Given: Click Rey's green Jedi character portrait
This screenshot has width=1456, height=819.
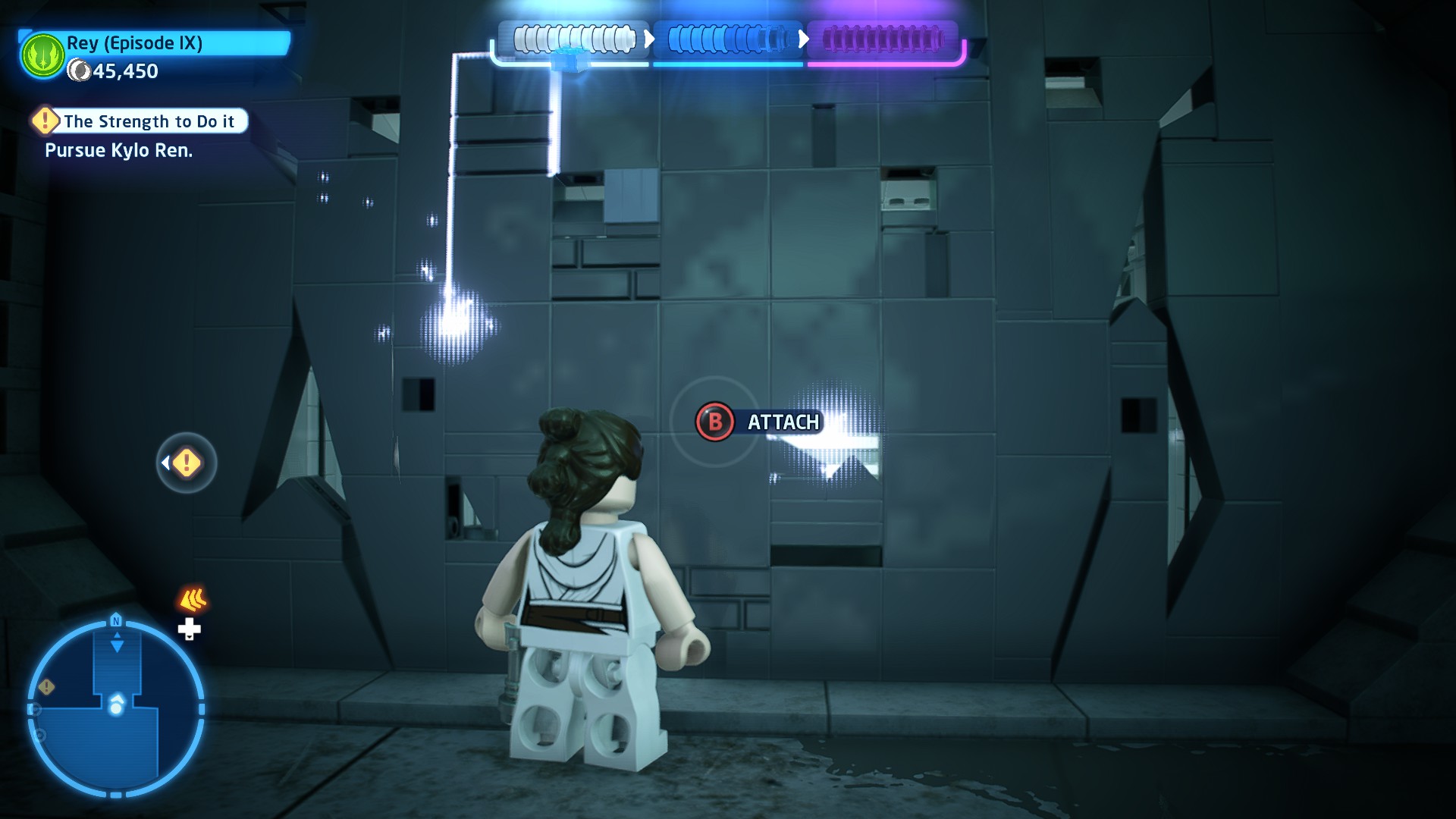Looking at the screenshot, I should click(42, 55).
